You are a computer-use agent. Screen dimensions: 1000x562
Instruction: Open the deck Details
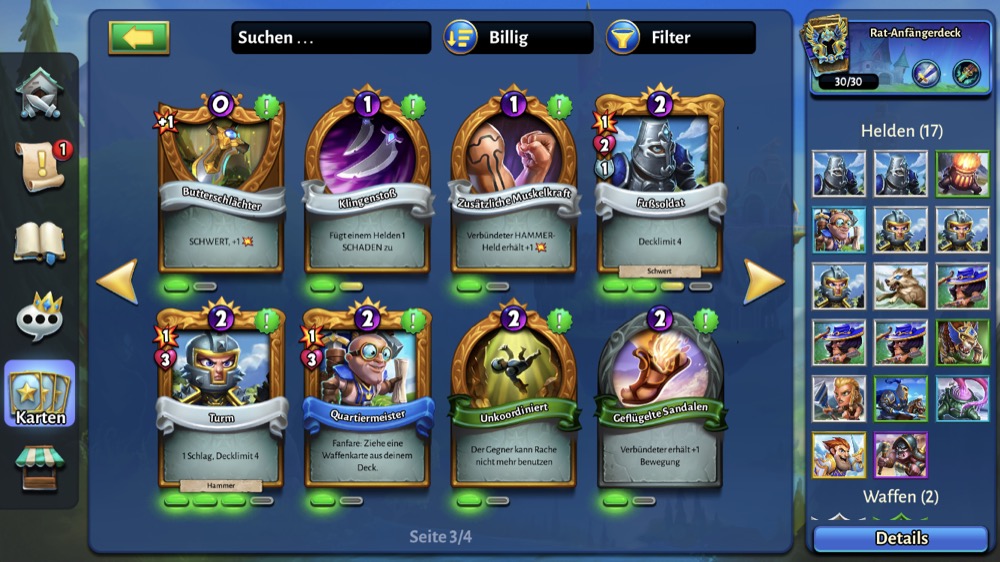pyautogui.click(x=901, y=538)
